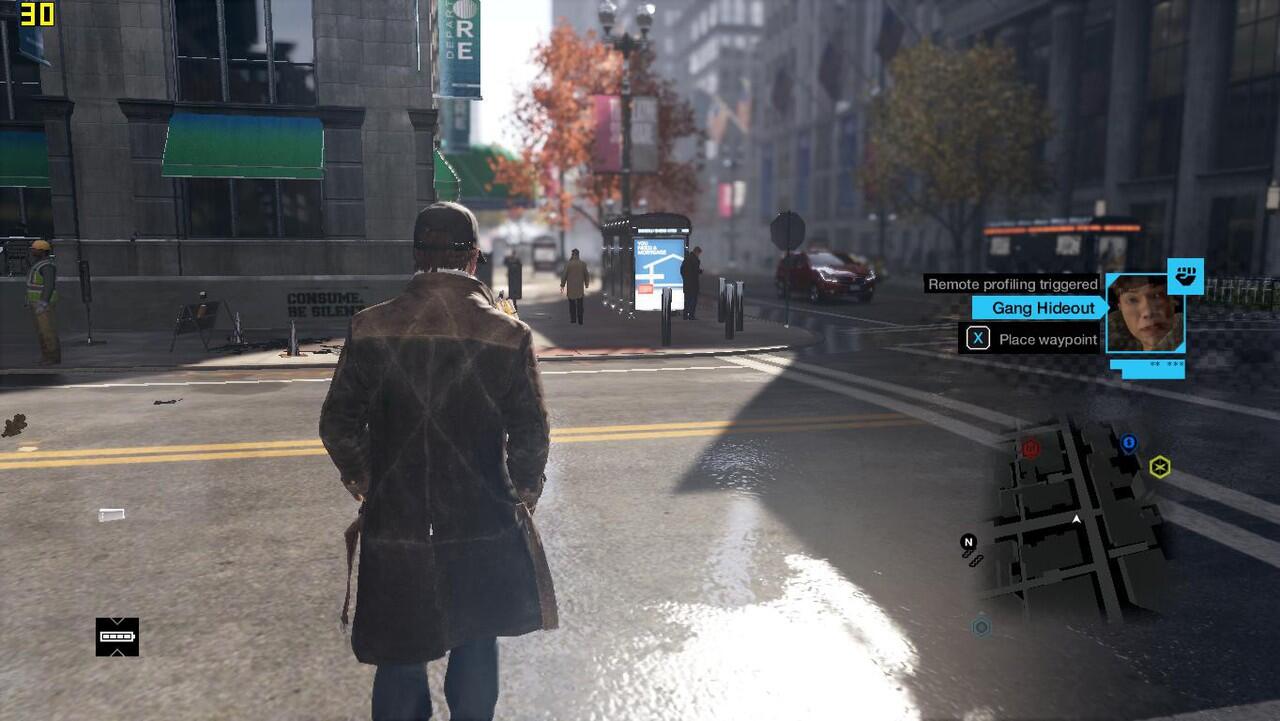
Task: Select the blue pin marker on the minimap
Action: [1128, 443]
